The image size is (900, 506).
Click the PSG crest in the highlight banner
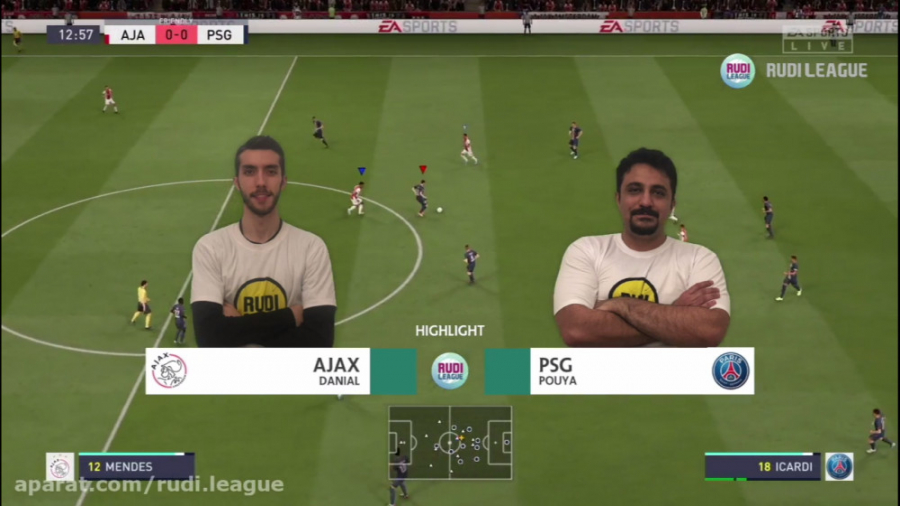(730, 371)
